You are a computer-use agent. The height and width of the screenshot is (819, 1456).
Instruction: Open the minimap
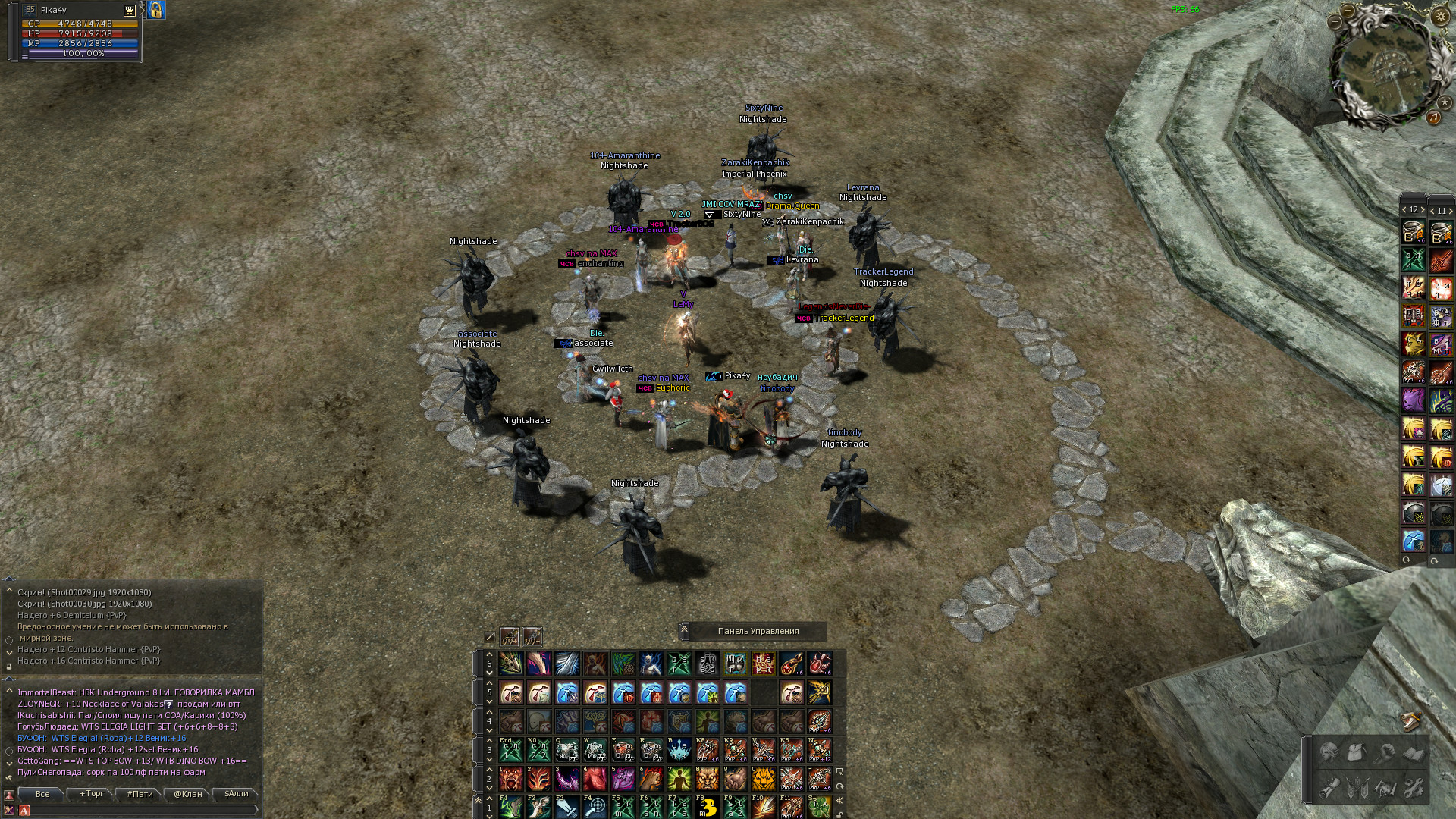coord(1385,67)
